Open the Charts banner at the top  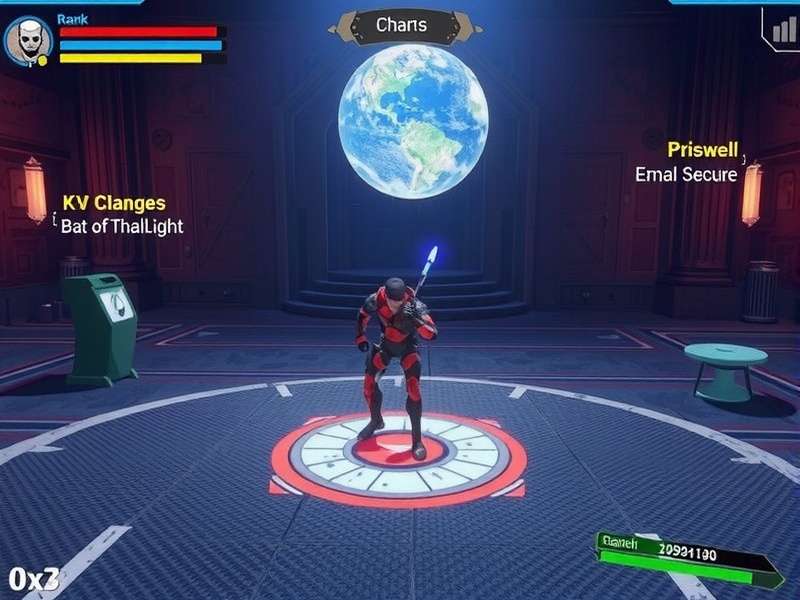(x=401, y=25)
